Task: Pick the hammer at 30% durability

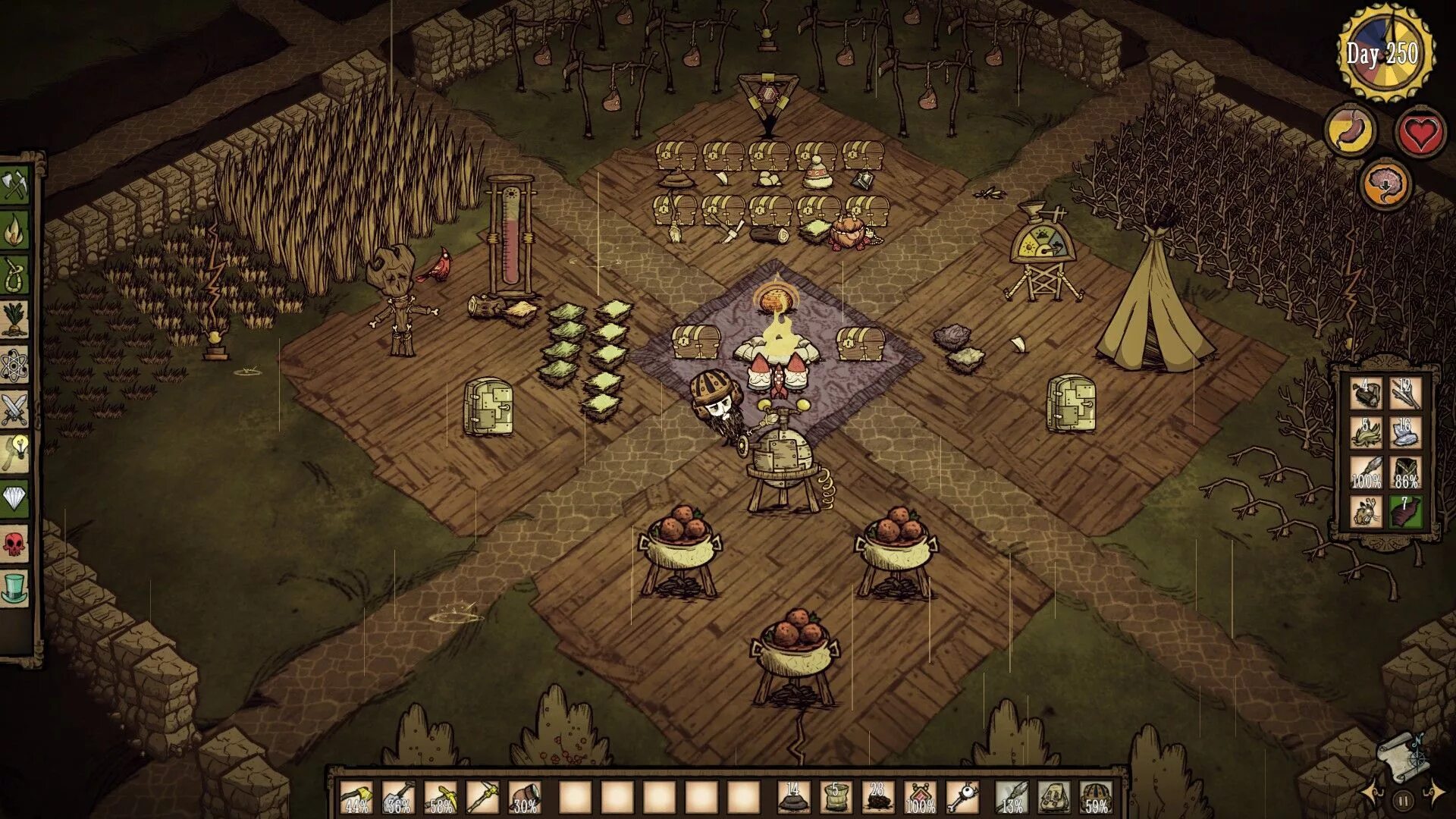Action: tap(525, 796)
